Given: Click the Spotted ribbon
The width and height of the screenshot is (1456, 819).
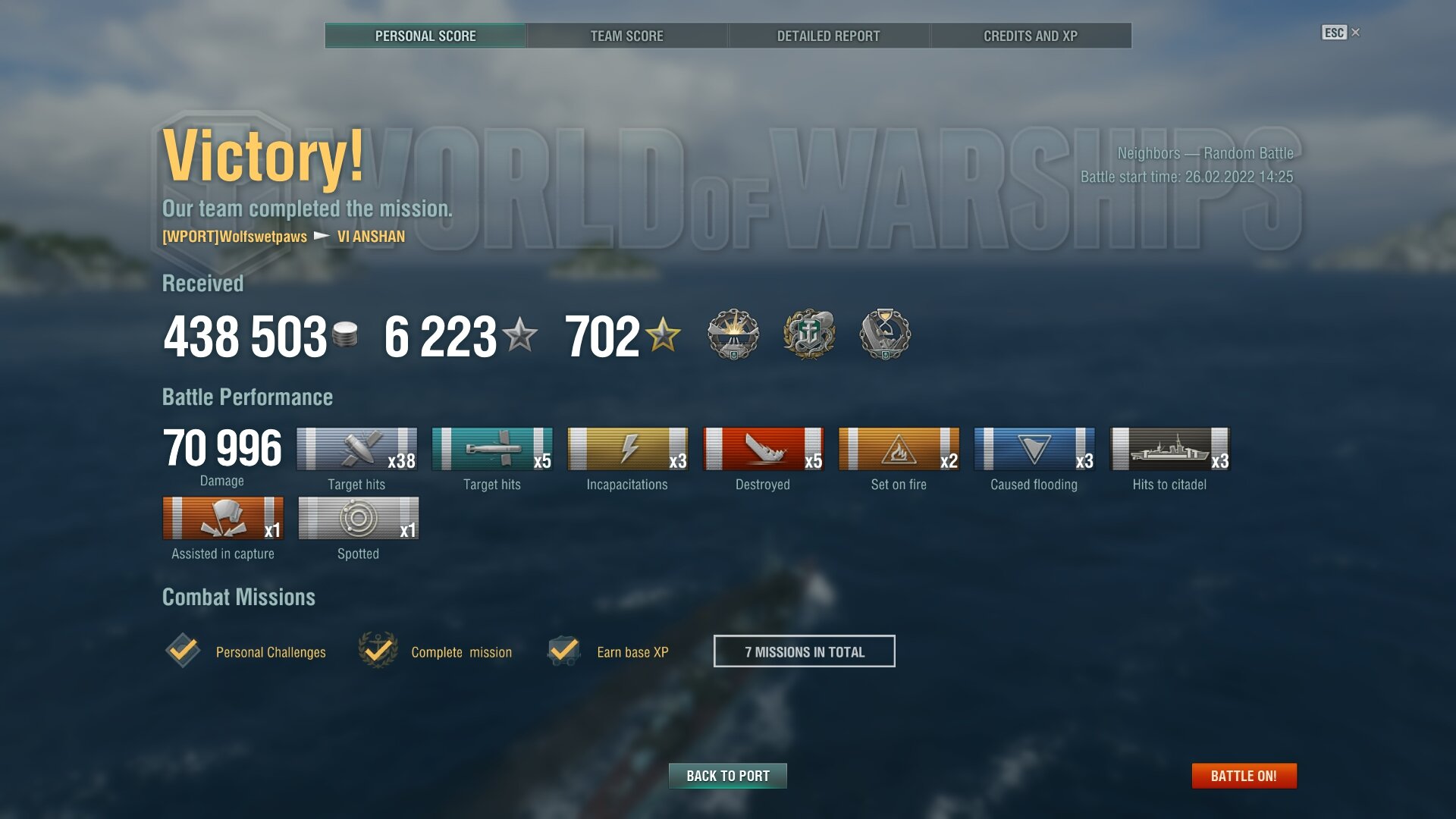Looking at the screenshot, I should 358,518.
